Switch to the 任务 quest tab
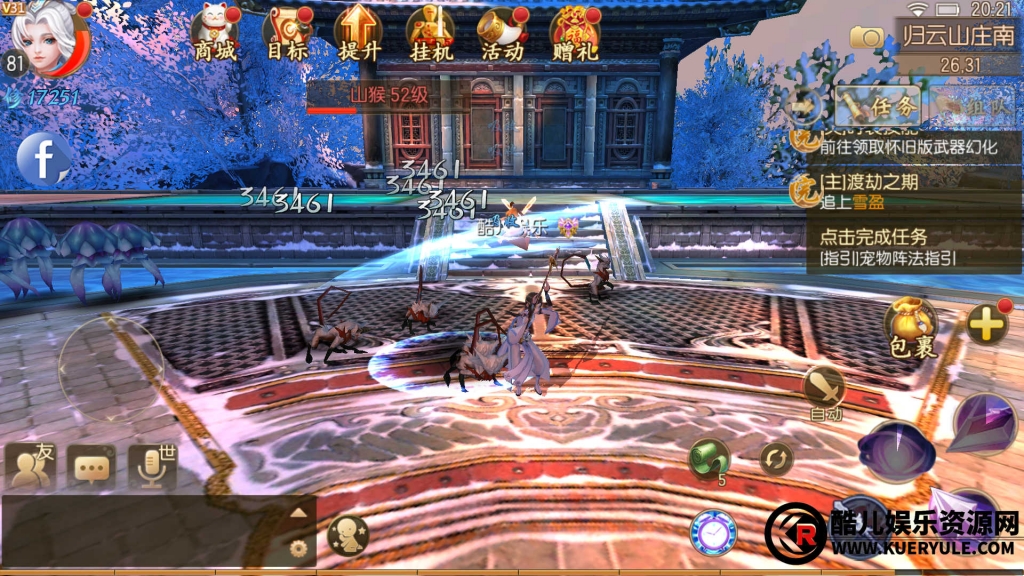Image resolution: width=1024 pixels, height=576 pixels. [x=877, y=103]
